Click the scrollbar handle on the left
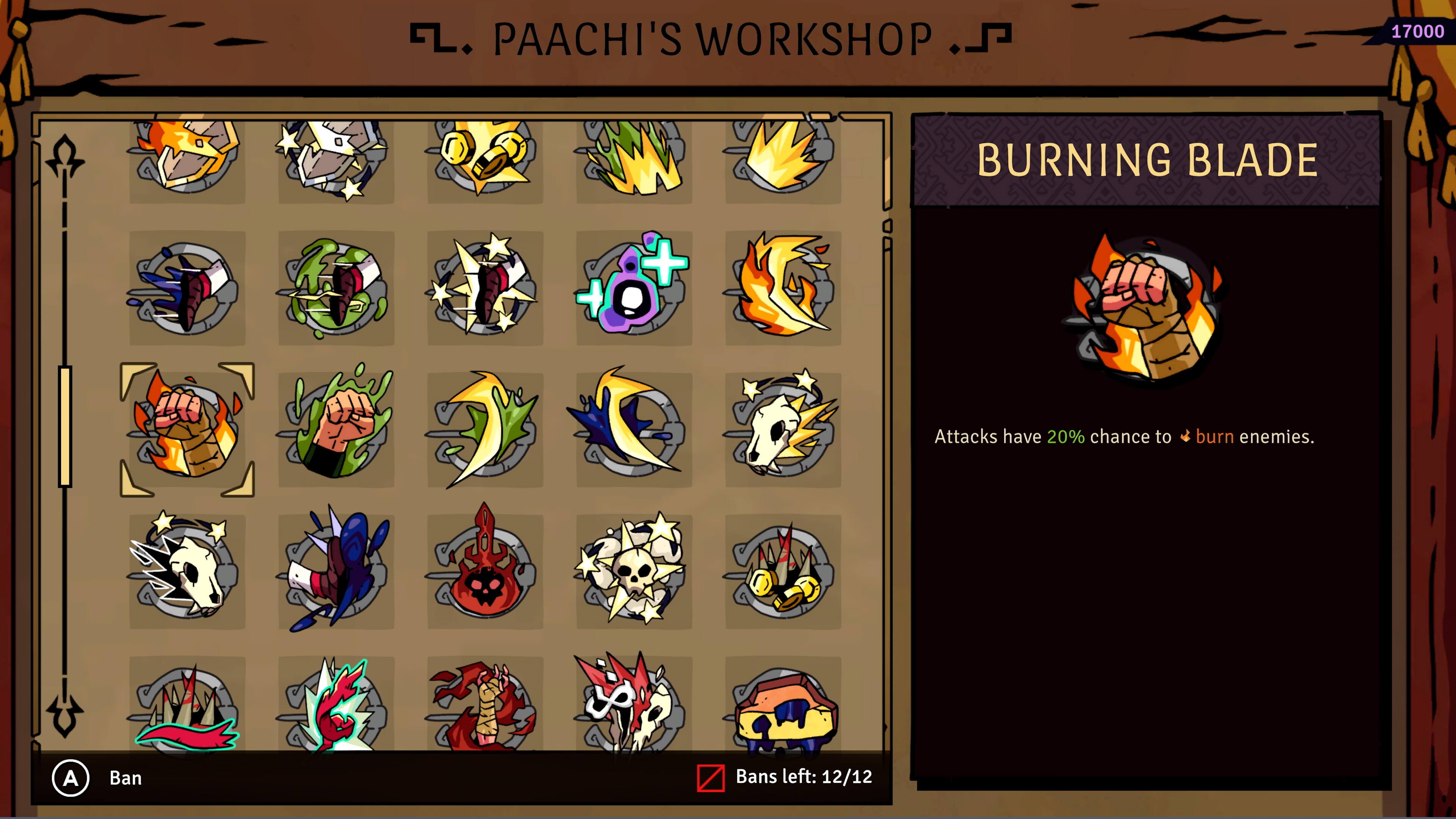The height and width of the screenshot is (819, 1456). tap(66, 424)
